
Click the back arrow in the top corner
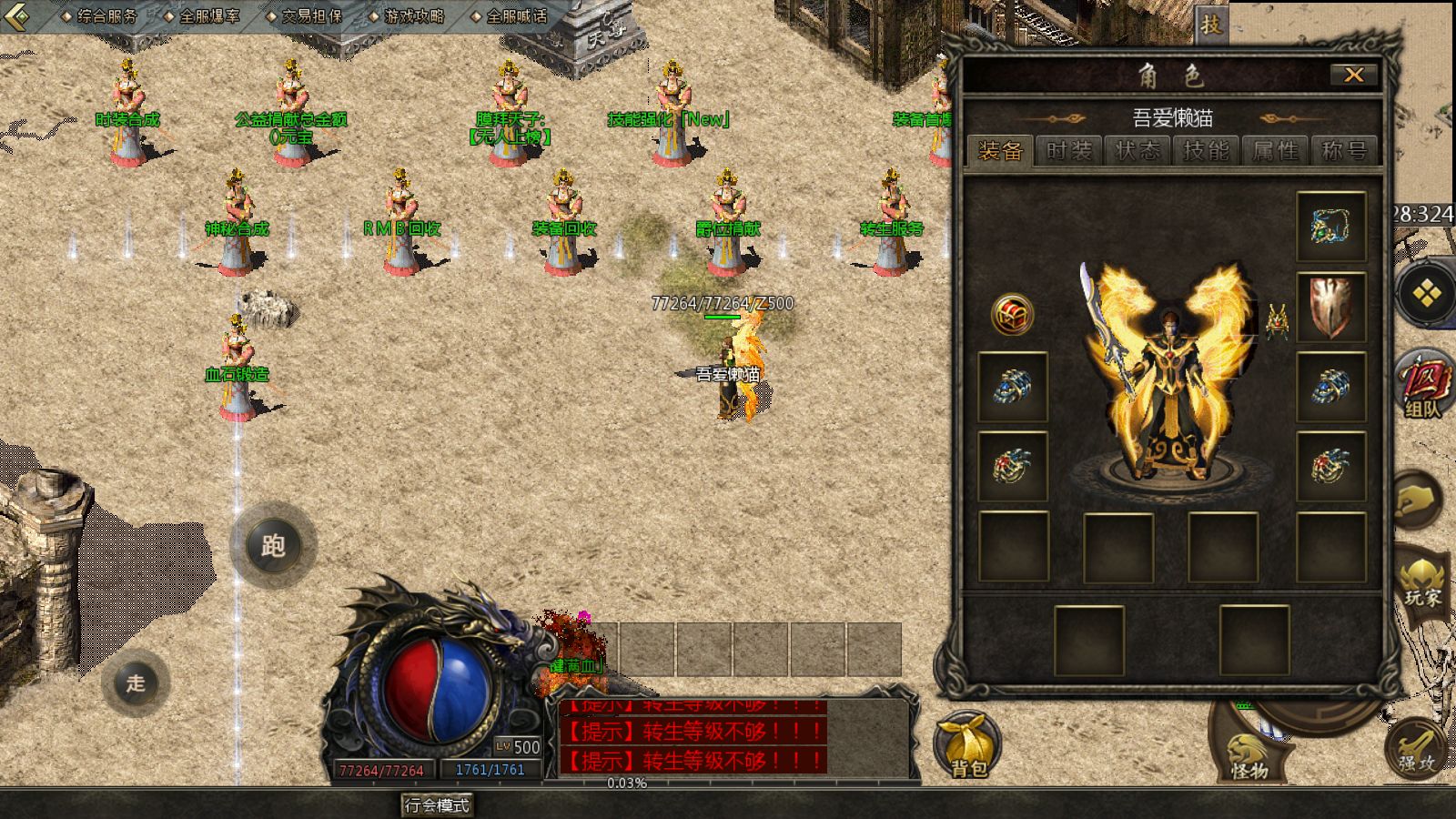pyautogui.click(x=16, y=15)
